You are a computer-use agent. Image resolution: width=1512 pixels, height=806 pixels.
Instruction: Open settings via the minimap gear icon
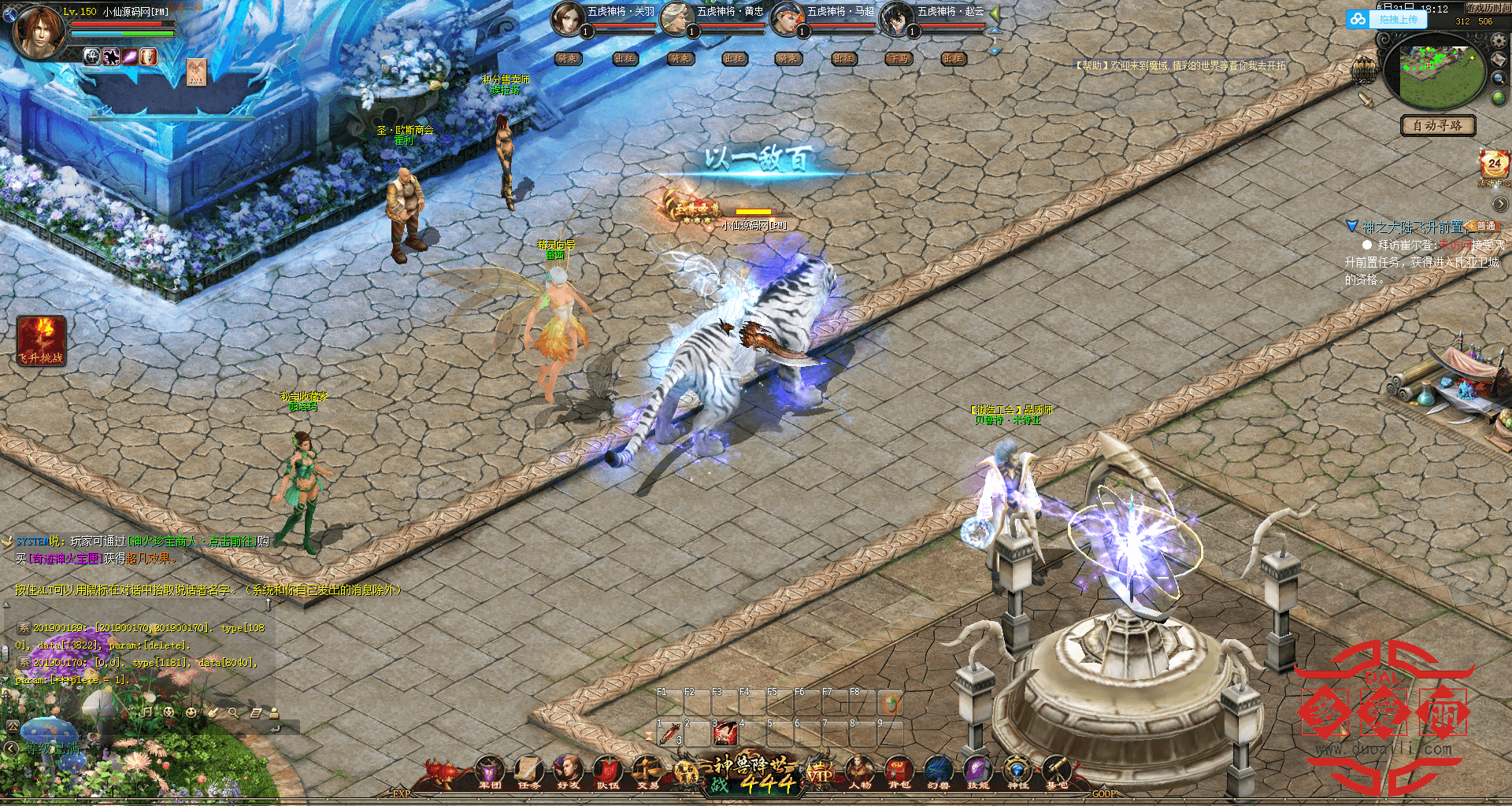[x=1499, y=41]
